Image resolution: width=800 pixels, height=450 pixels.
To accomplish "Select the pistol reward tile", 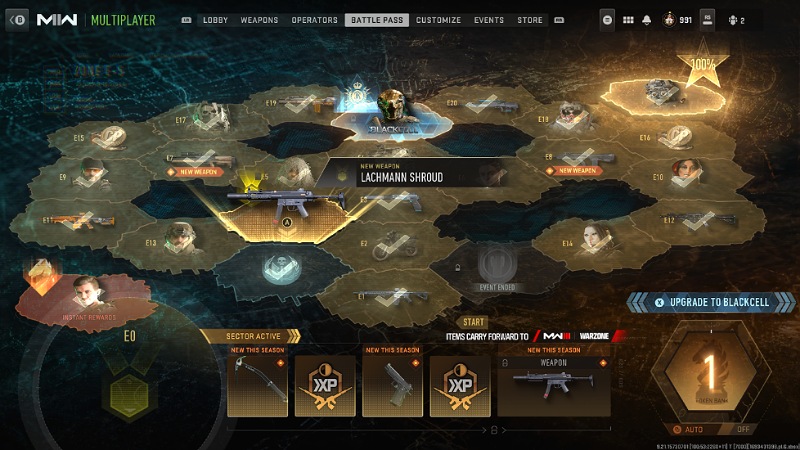I will tap(392, 385).
